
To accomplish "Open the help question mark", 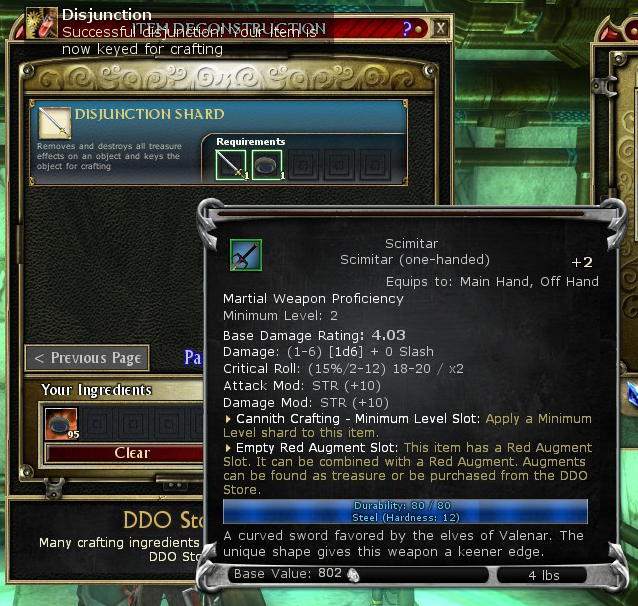I will coord(407,29).
